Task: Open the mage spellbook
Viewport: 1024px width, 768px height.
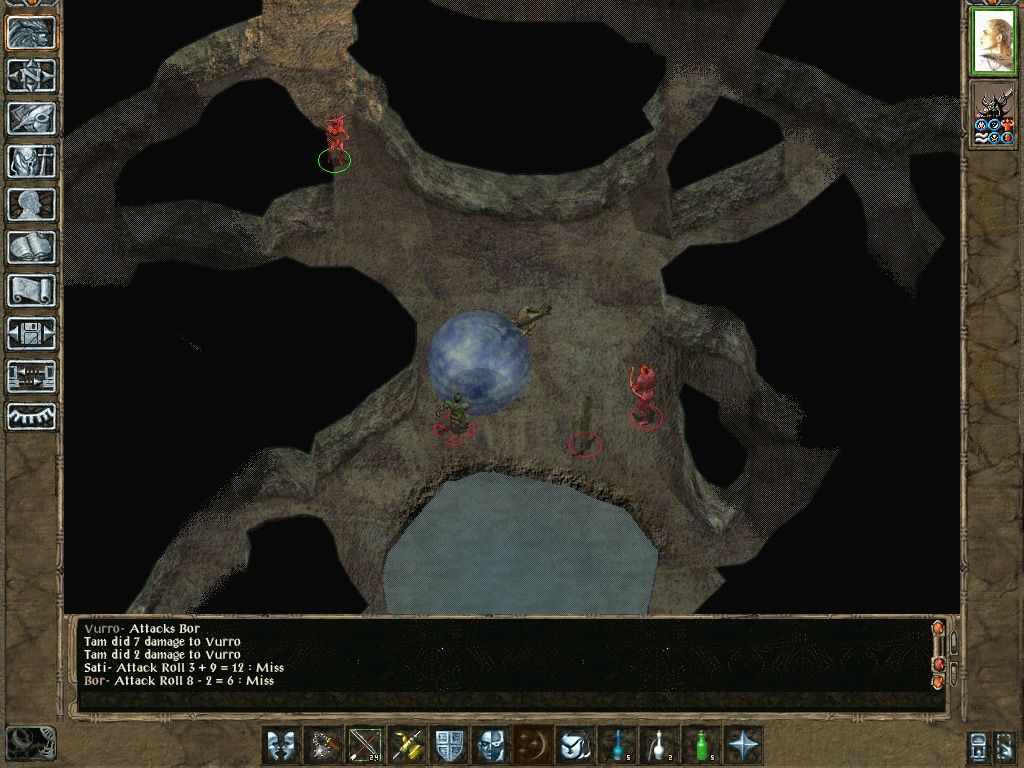Action: pos(32,247)
